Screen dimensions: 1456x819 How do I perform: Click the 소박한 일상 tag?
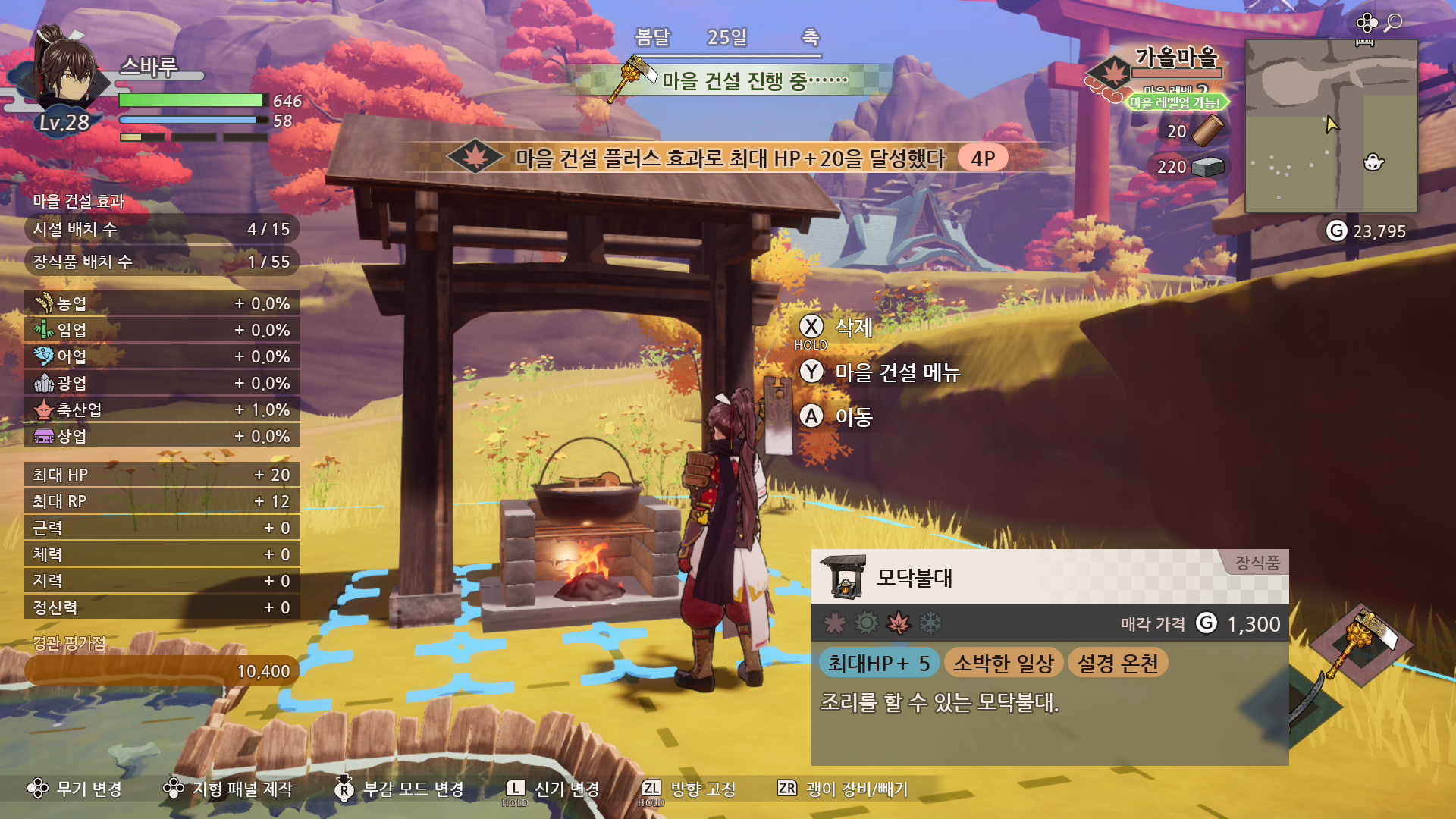pyautogui.click(x=1003, y=664)
